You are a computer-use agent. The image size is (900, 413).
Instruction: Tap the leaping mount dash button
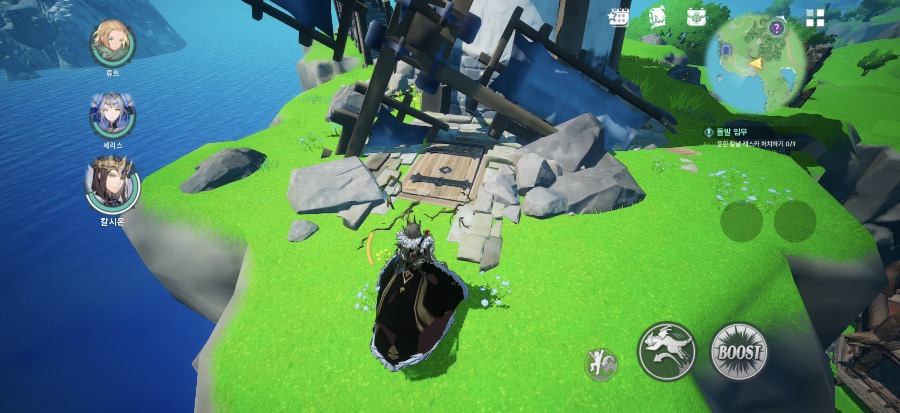coord(667,351)
